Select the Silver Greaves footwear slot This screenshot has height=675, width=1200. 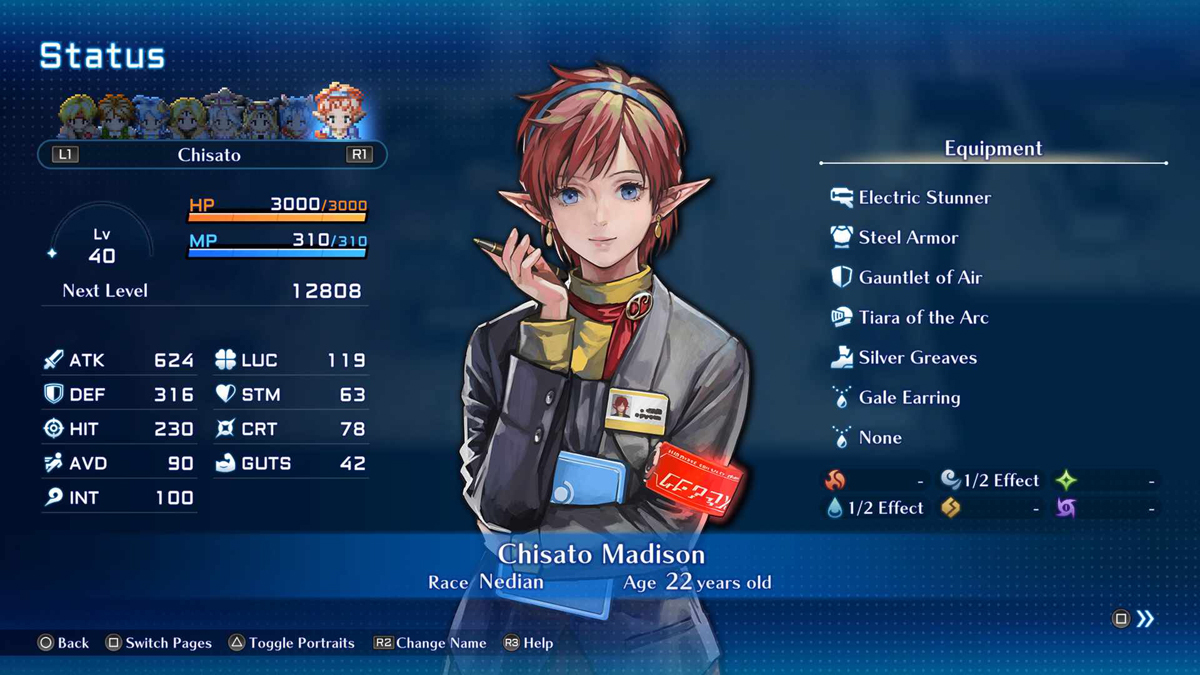point(916,358)
